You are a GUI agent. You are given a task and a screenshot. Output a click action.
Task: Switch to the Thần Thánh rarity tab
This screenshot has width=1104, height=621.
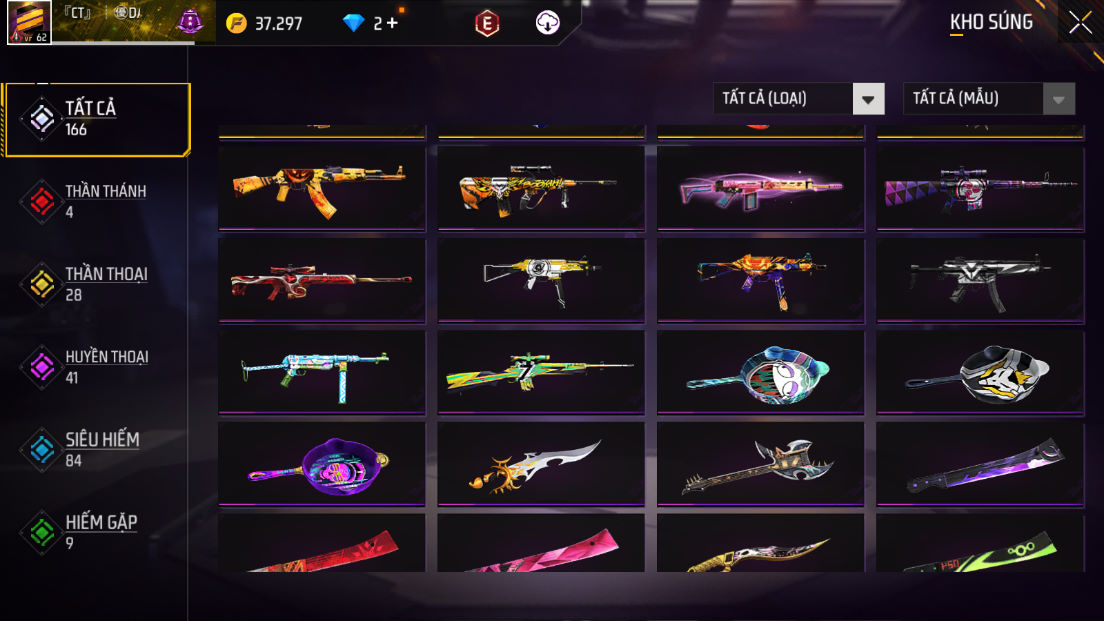point(96,200)
